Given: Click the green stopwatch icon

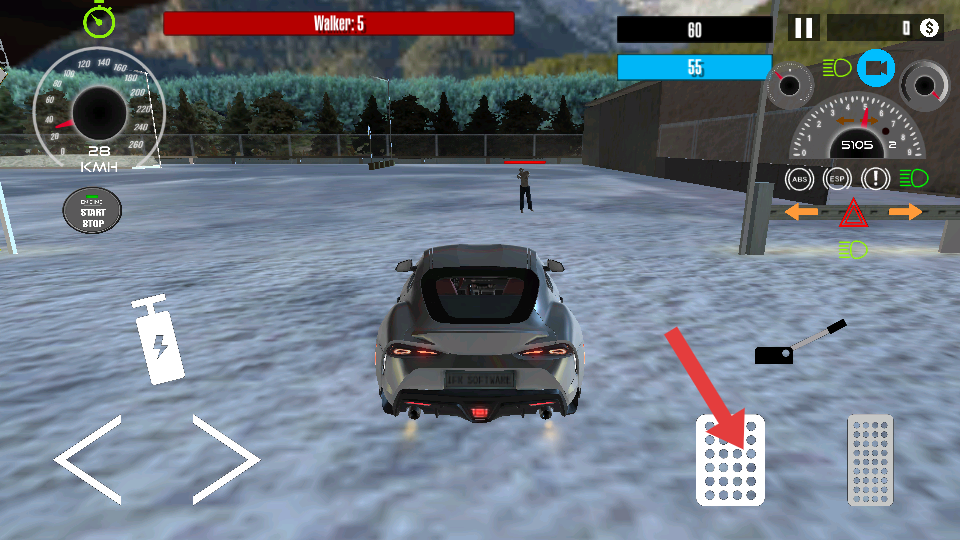Looking at the screenshot, I should point(99,19).
